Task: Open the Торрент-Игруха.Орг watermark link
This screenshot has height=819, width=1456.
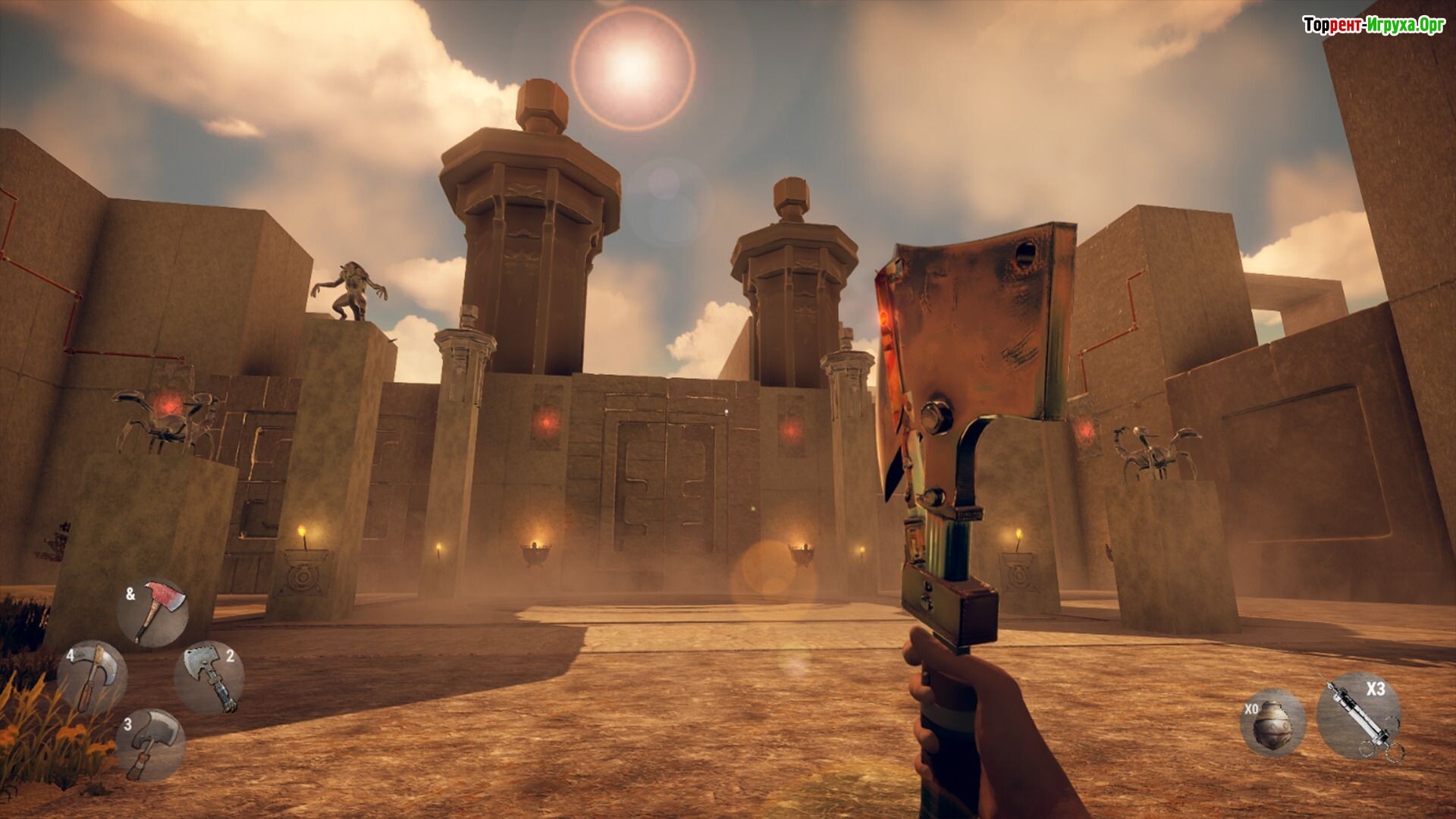Action: 1373,25
